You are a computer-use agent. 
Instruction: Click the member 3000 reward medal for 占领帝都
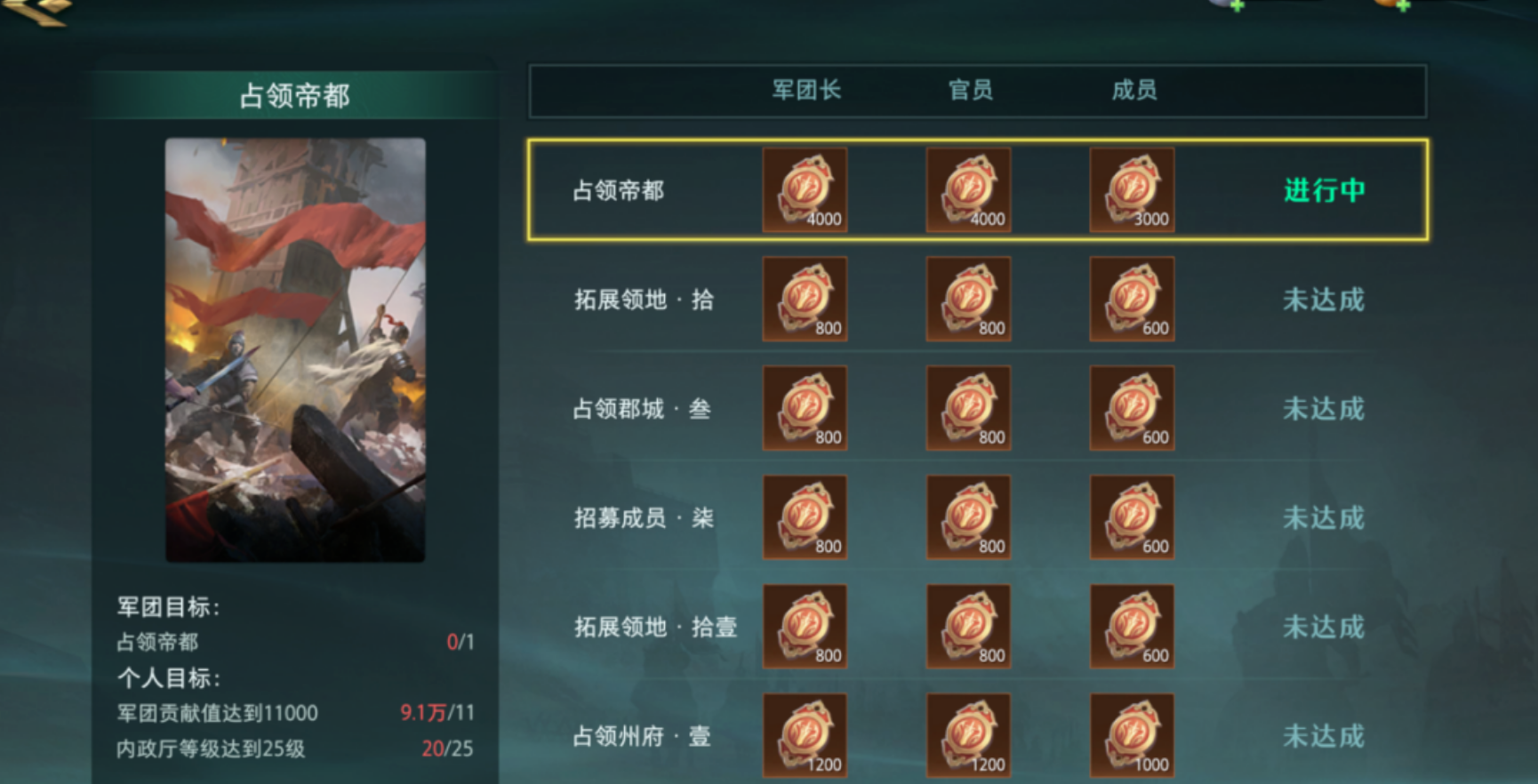point(1131,189)
